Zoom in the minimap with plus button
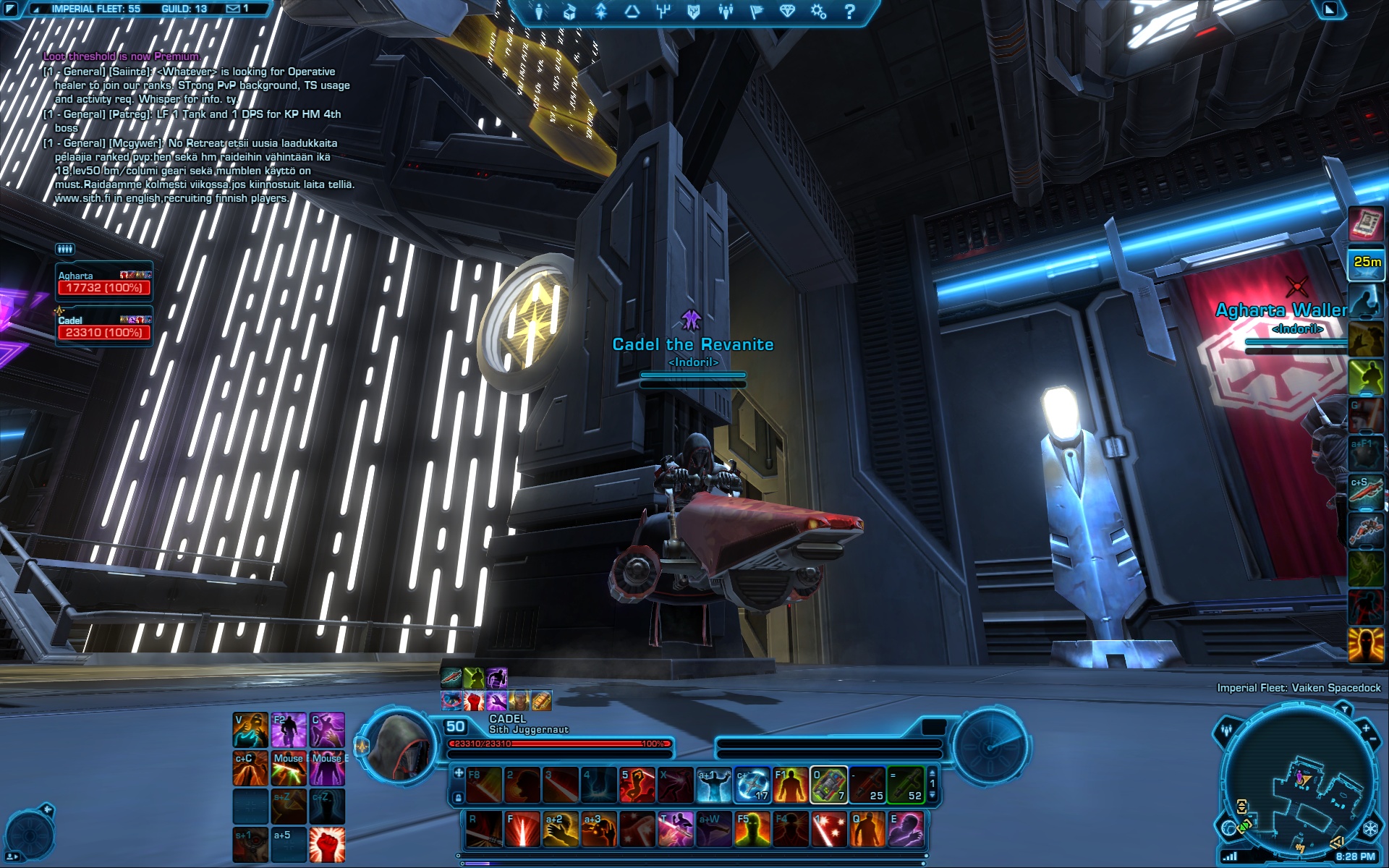1389x868 pixels. point(1365,728)
